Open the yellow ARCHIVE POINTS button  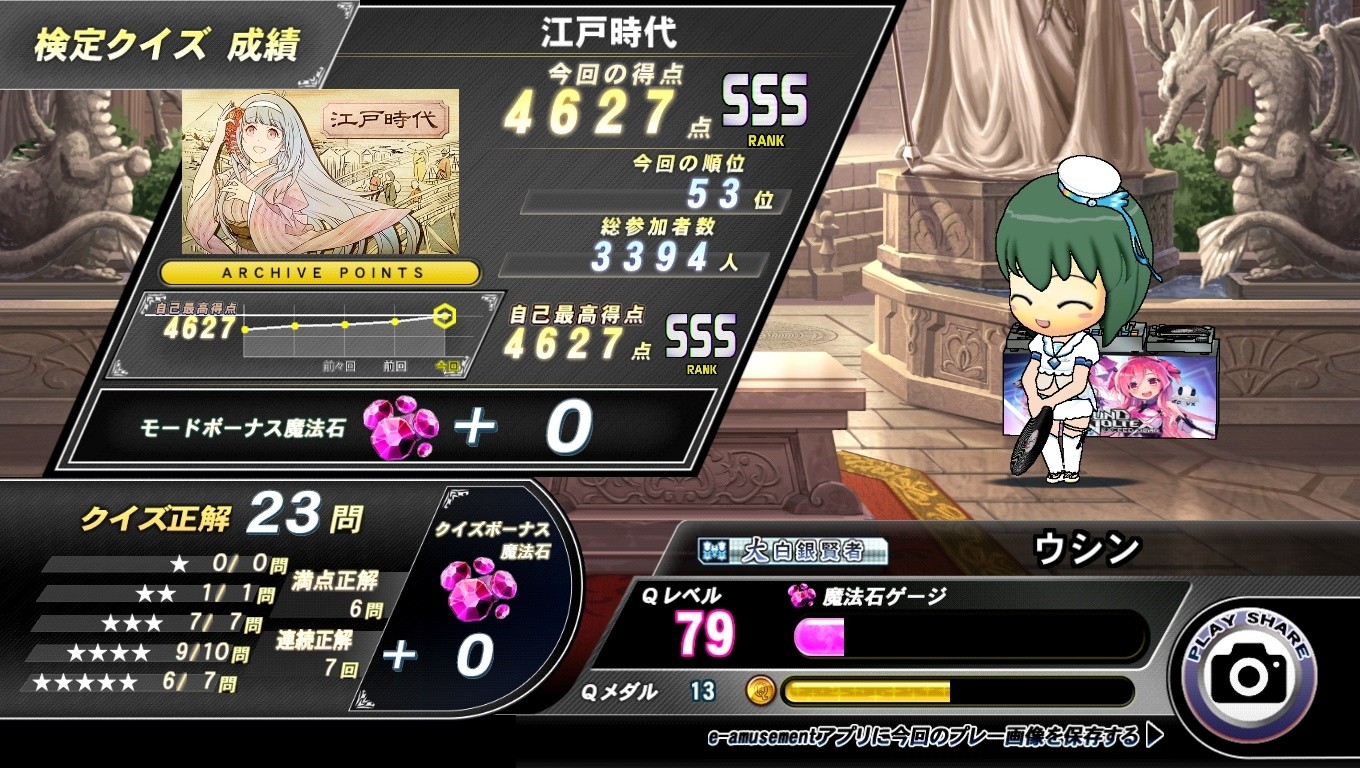tap(320, 272)
